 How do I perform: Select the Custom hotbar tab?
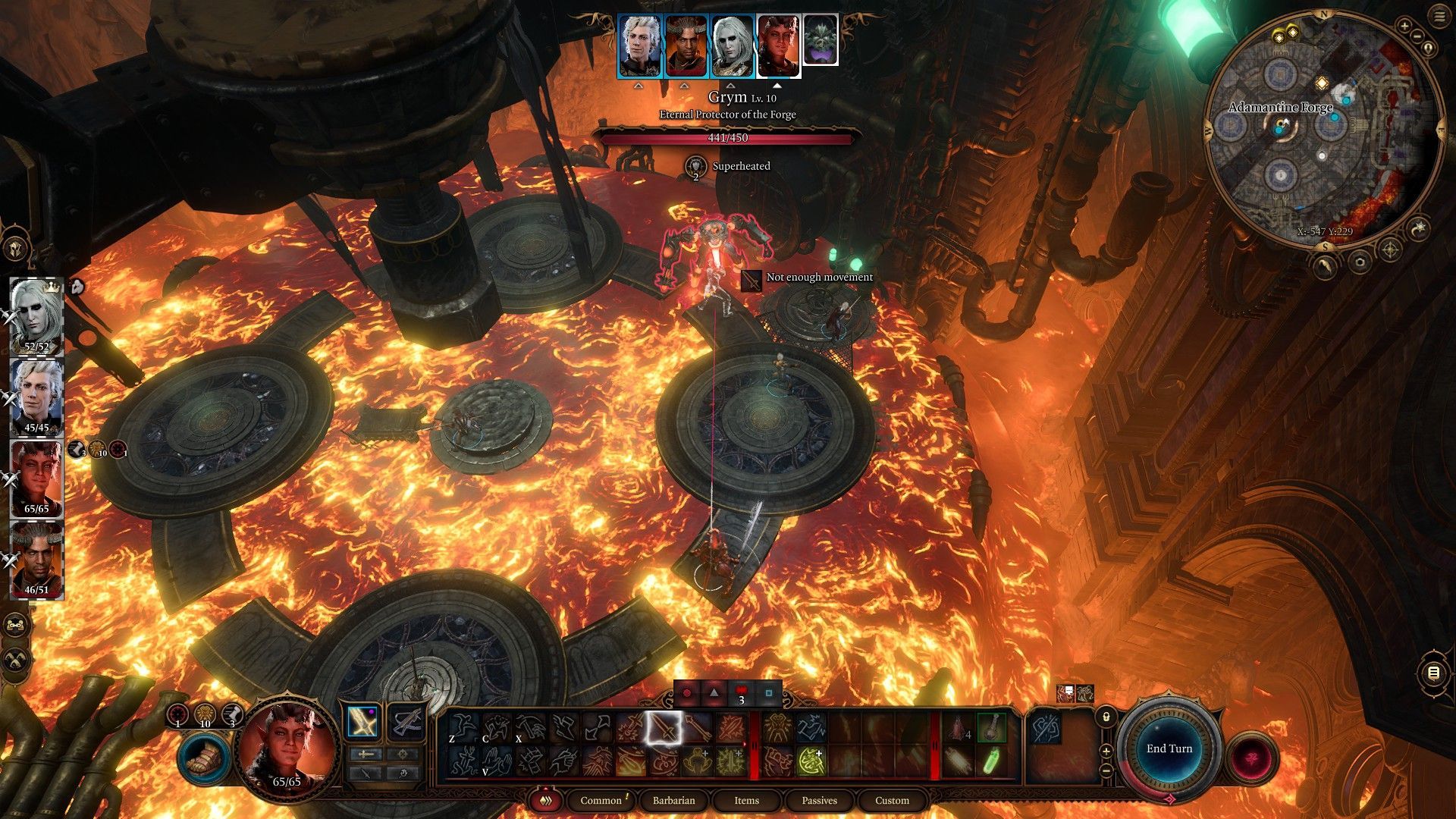[892, 800]
